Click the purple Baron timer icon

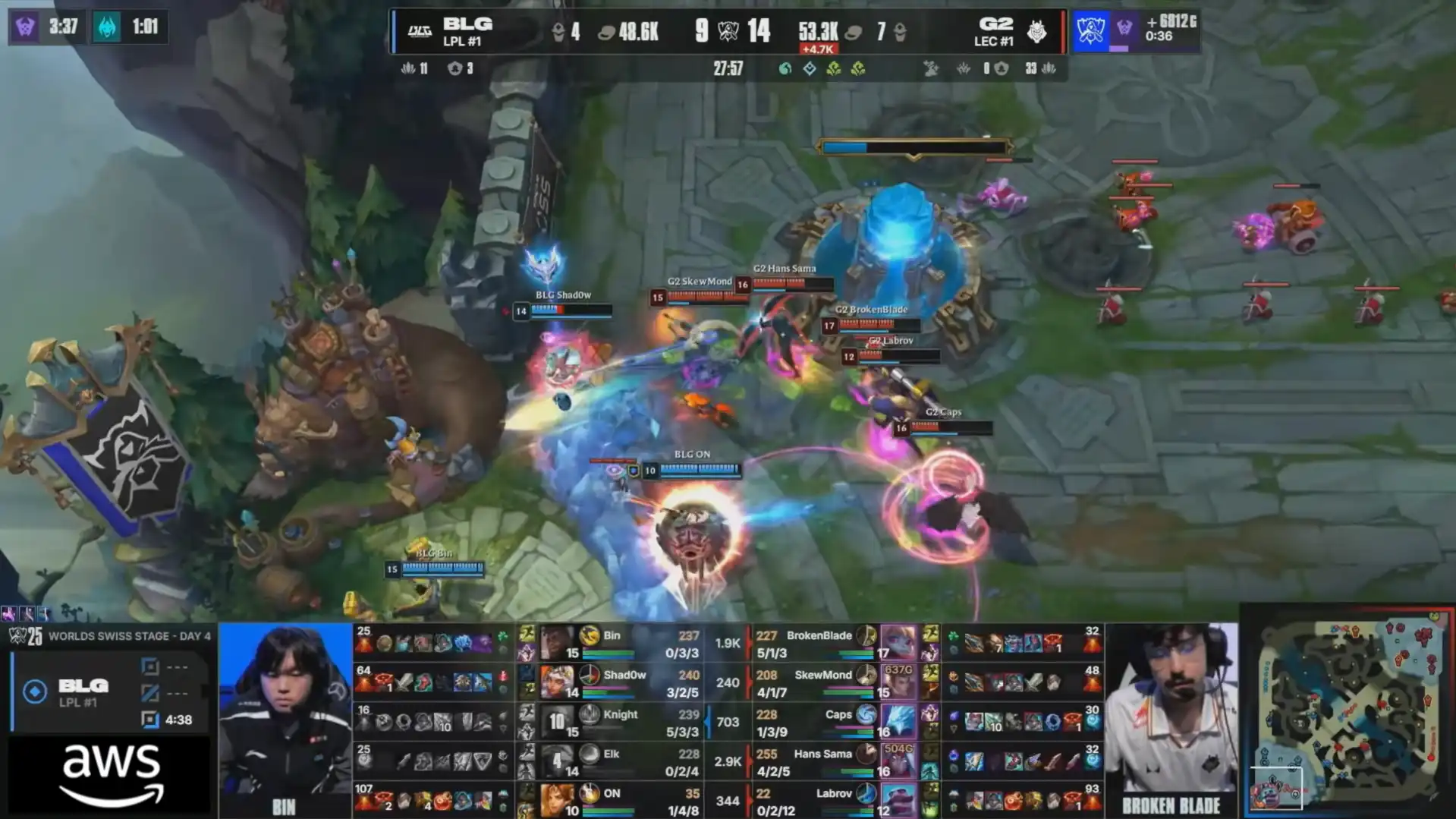pos(25,27)
